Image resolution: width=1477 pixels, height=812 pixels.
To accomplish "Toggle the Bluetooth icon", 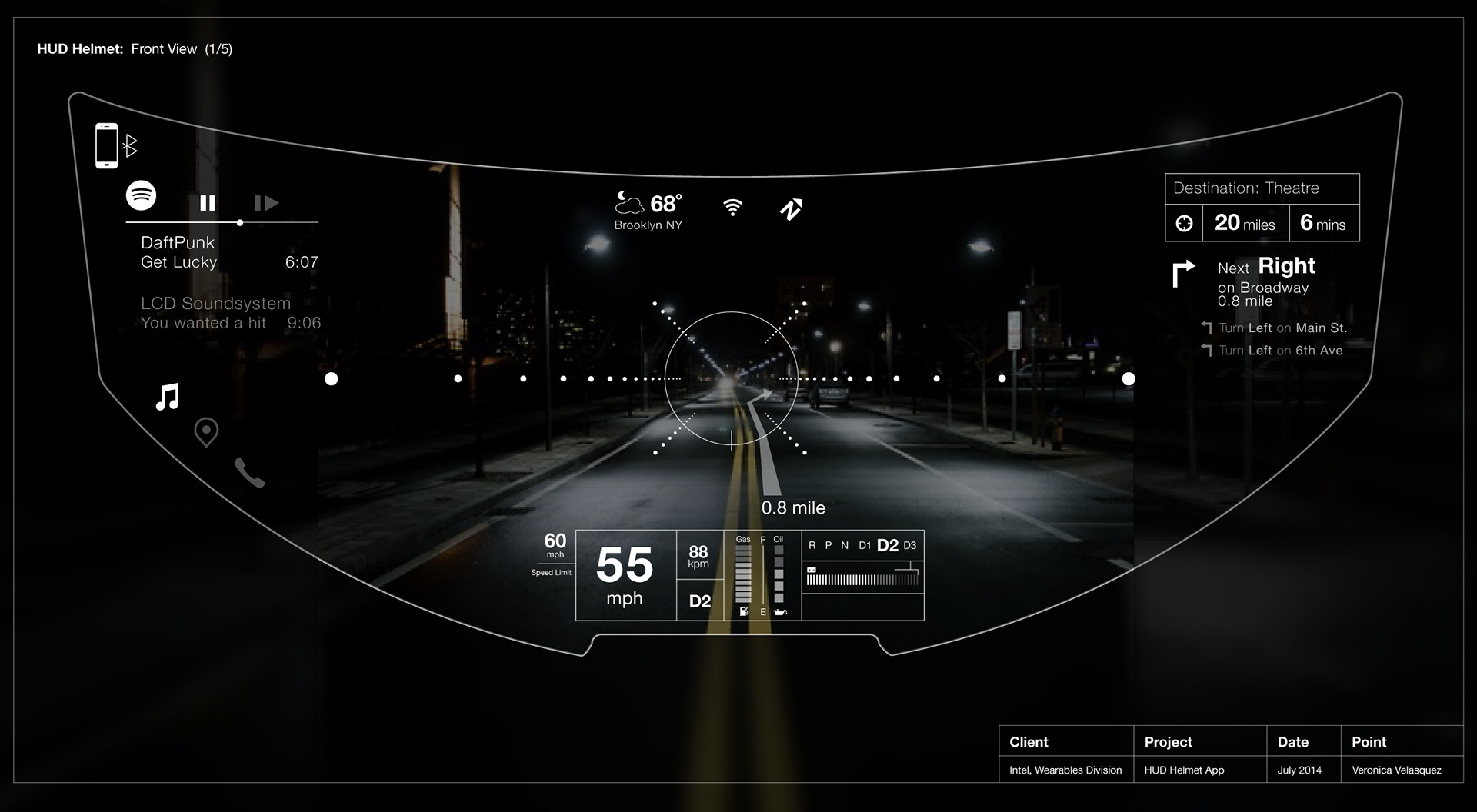I will (131, 145).
